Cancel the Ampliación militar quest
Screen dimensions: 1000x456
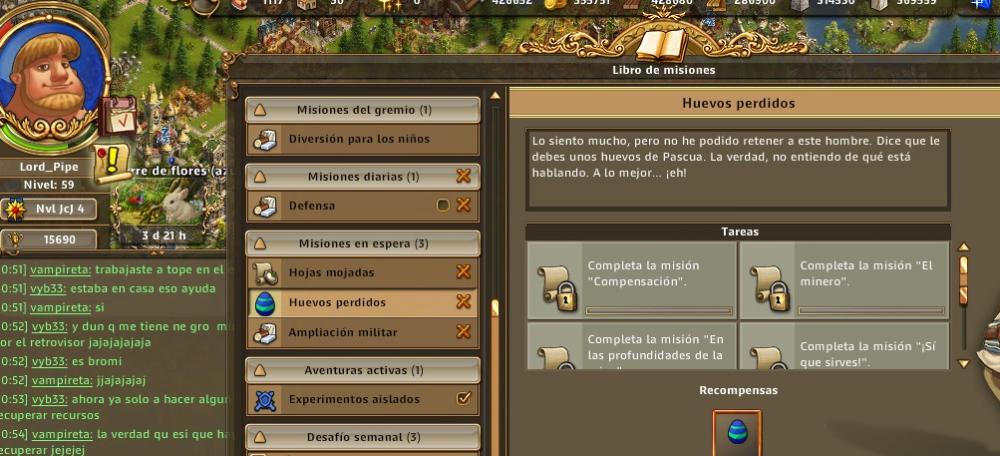(463, 332)
